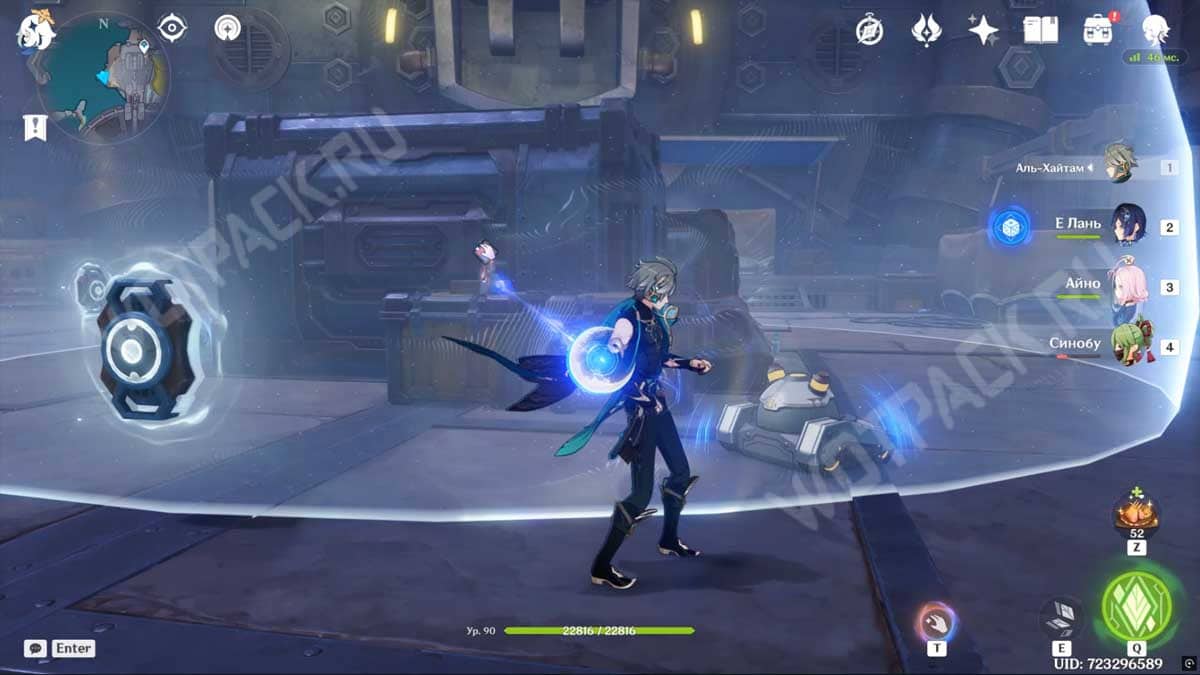1200x675 pixels.
Task: Activate the Elemental Skill mirror icon
Action: [1060, 619]
